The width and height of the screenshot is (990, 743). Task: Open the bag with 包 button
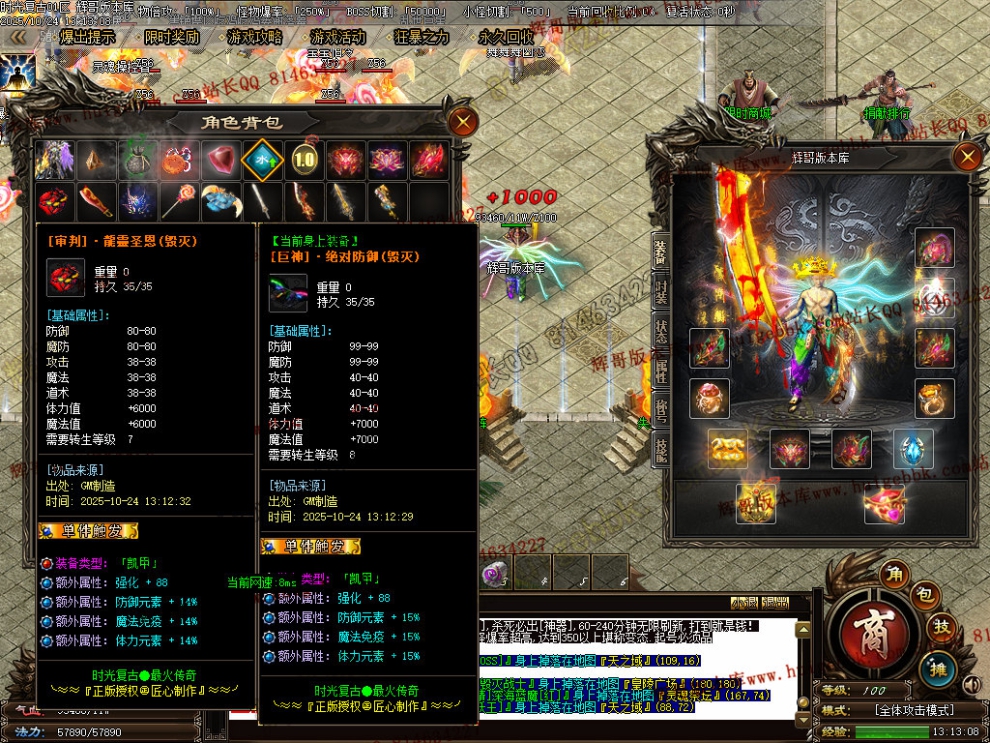(925, 596)
